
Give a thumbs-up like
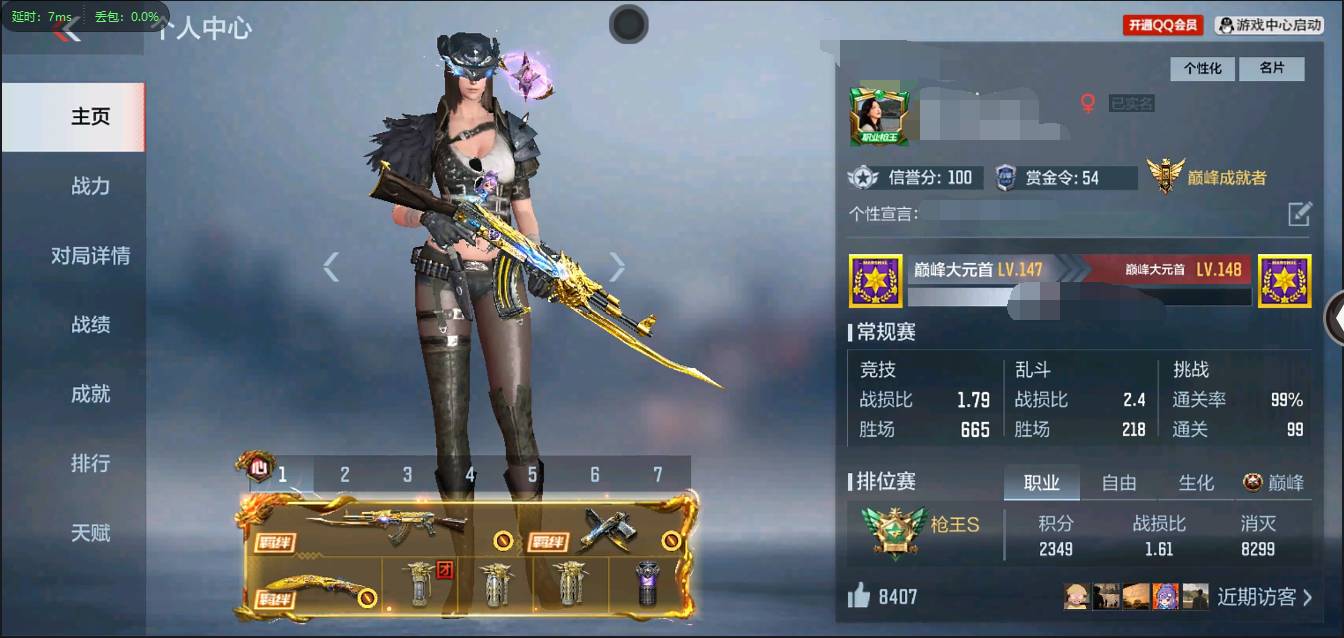point(859,597)
